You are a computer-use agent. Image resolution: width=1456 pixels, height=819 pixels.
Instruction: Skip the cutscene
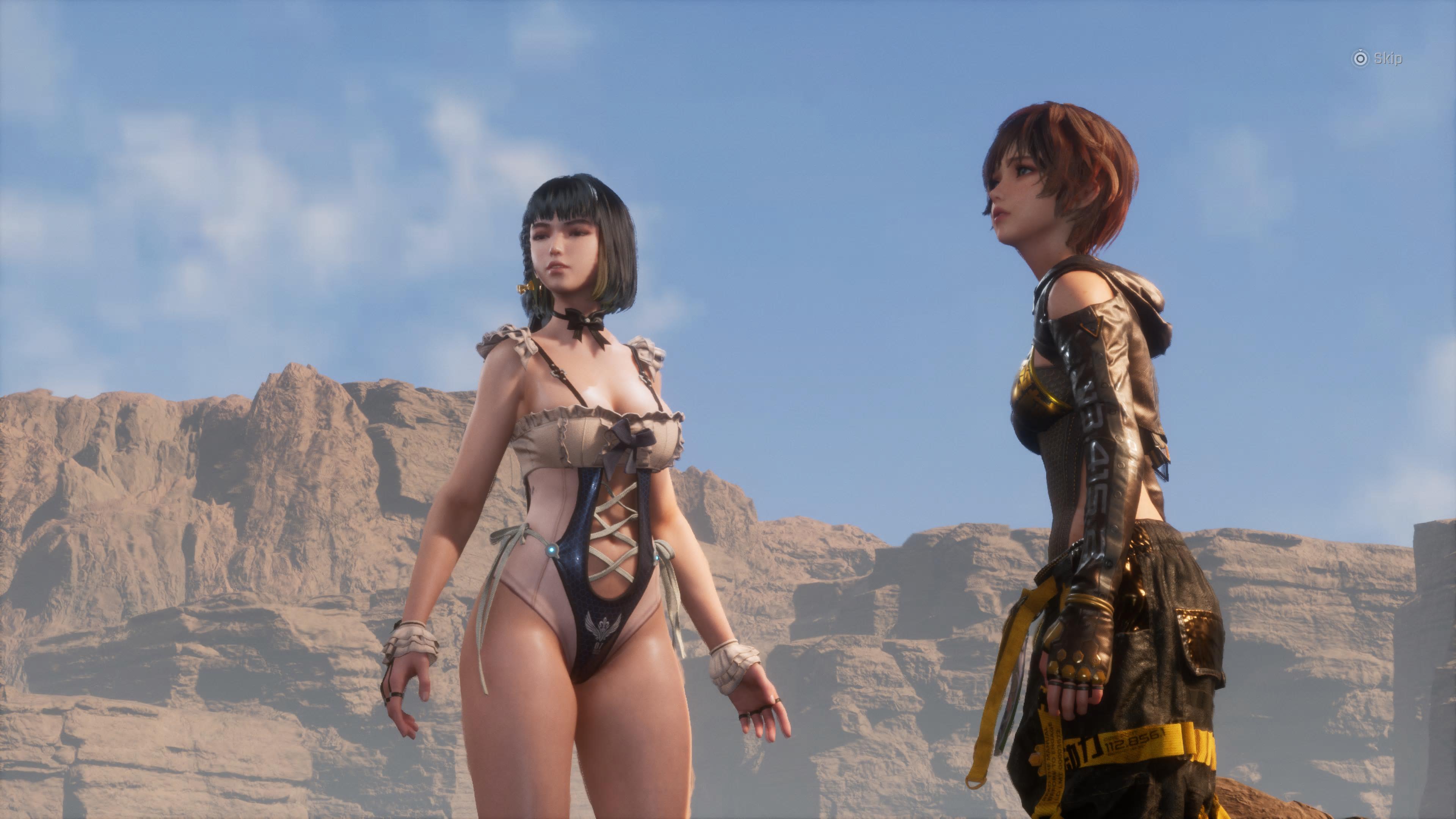click(1377, 58)
